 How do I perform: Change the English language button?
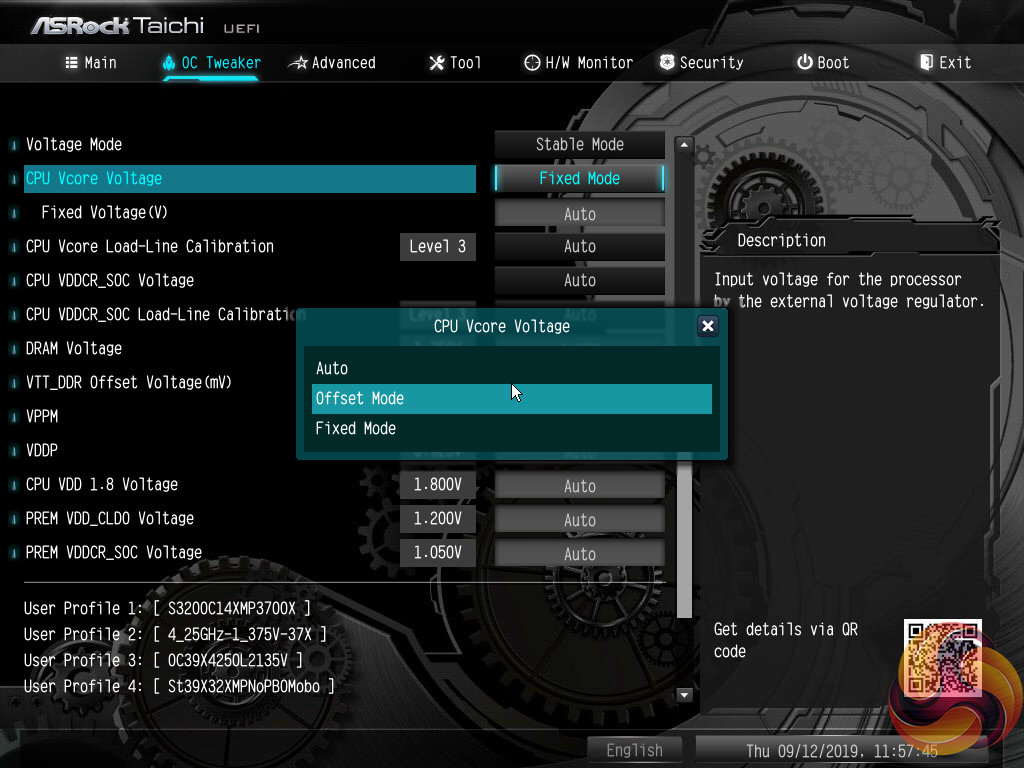pyautogui.click(x=634, y=750)
